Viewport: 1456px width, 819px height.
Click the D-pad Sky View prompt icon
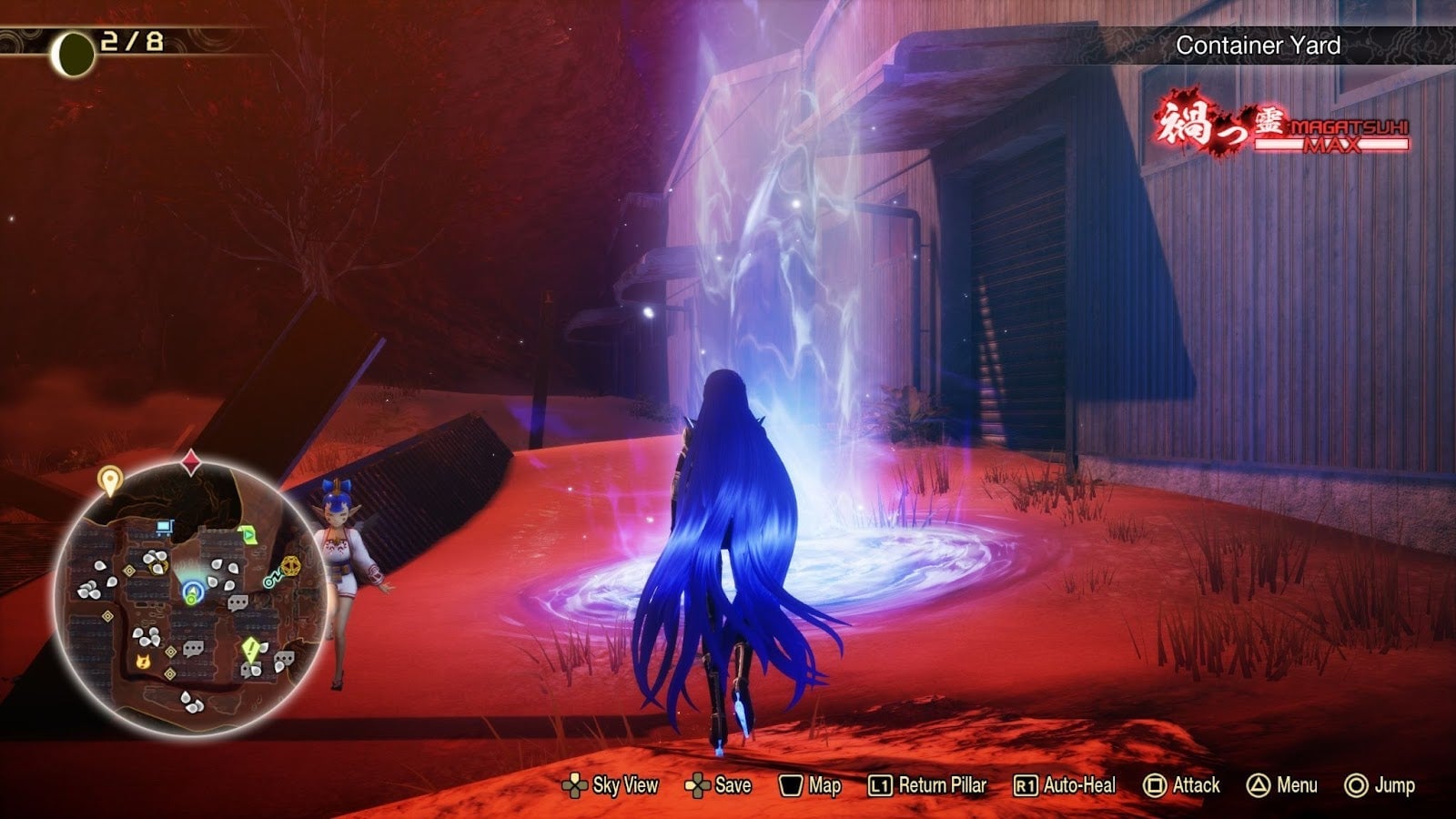click(x=577, y=784)
